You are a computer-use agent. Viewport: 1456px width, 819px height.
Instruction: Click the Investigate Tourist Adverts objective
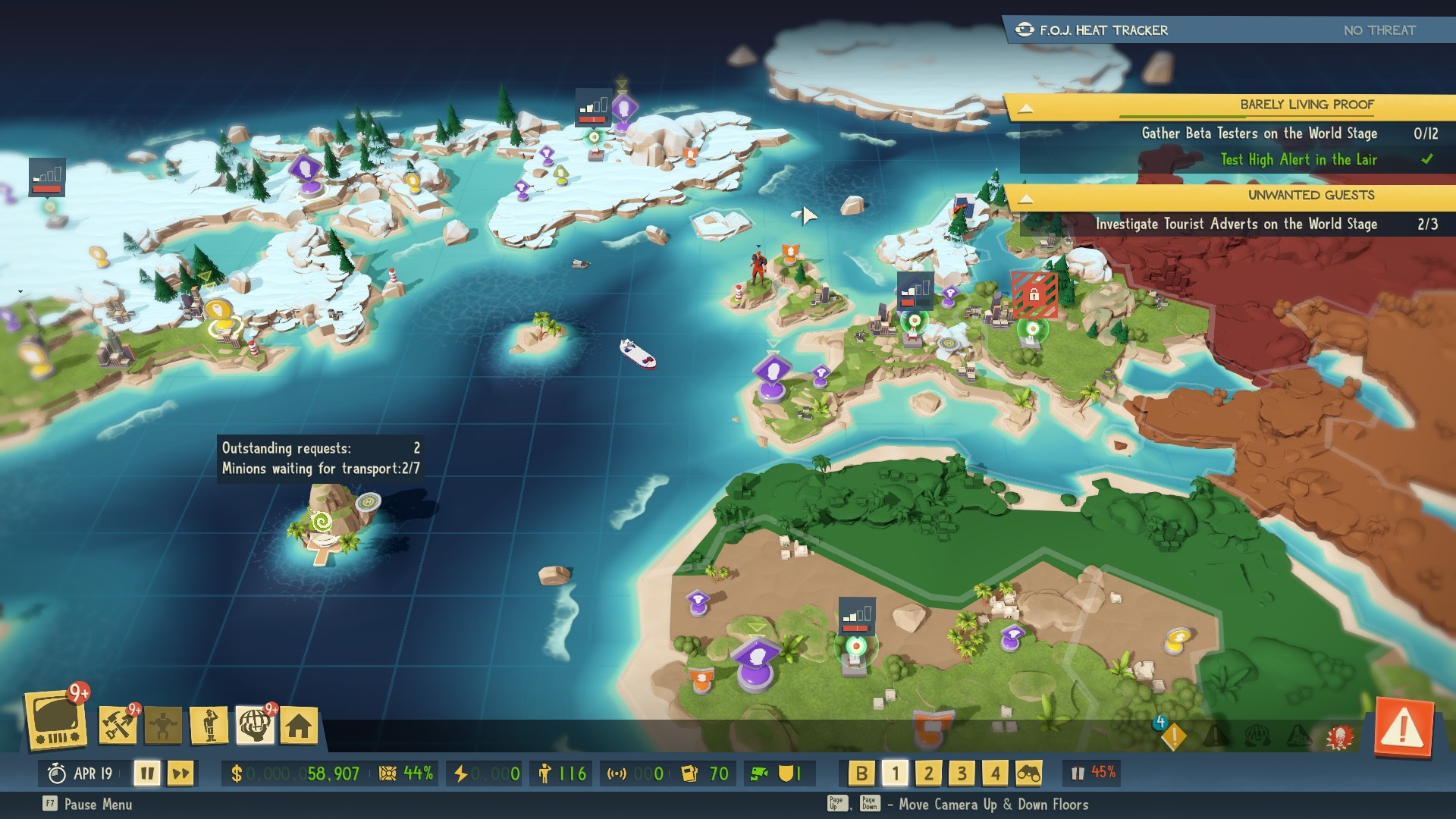[1236, 224]
